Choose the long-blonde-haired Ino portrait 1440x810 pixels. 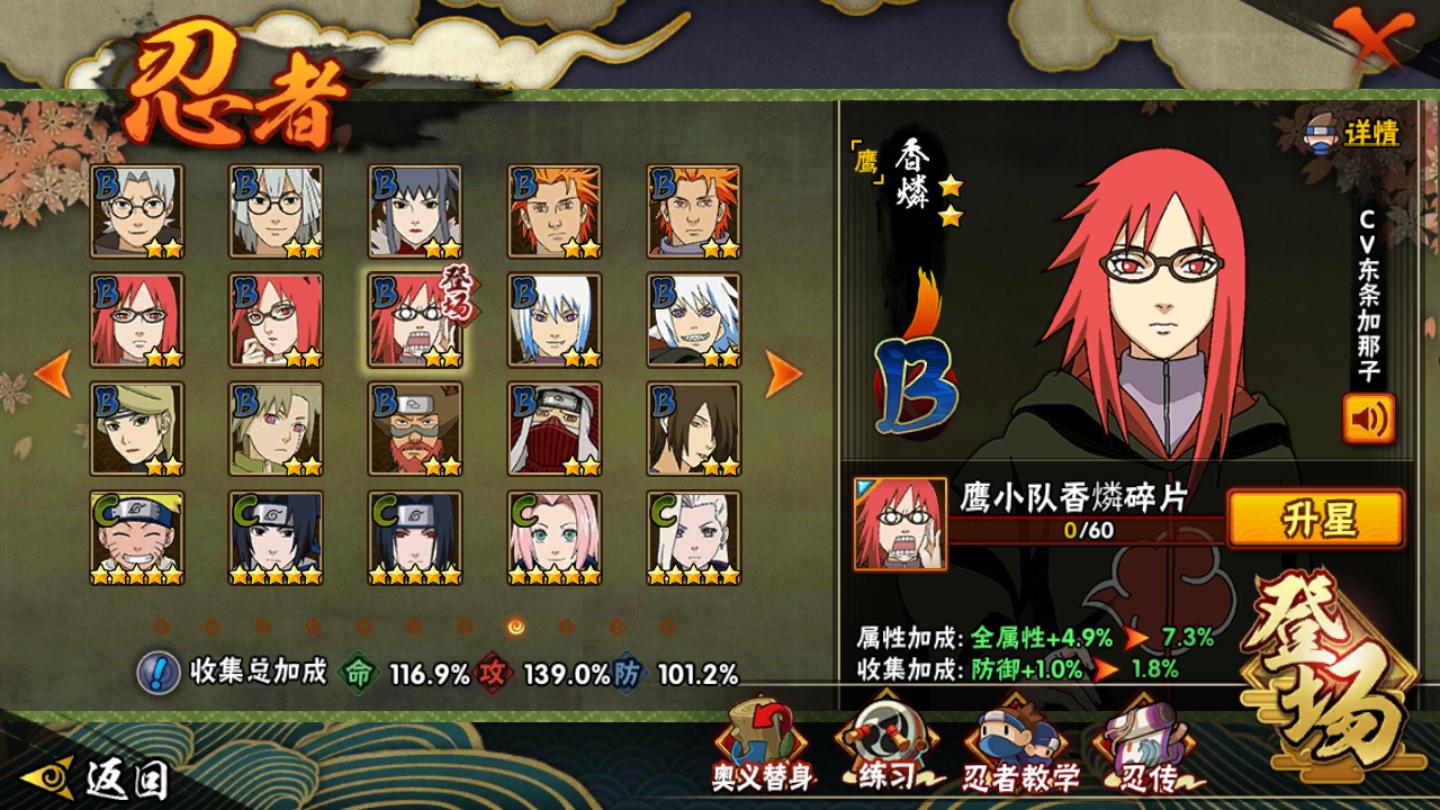pos(694,538)
